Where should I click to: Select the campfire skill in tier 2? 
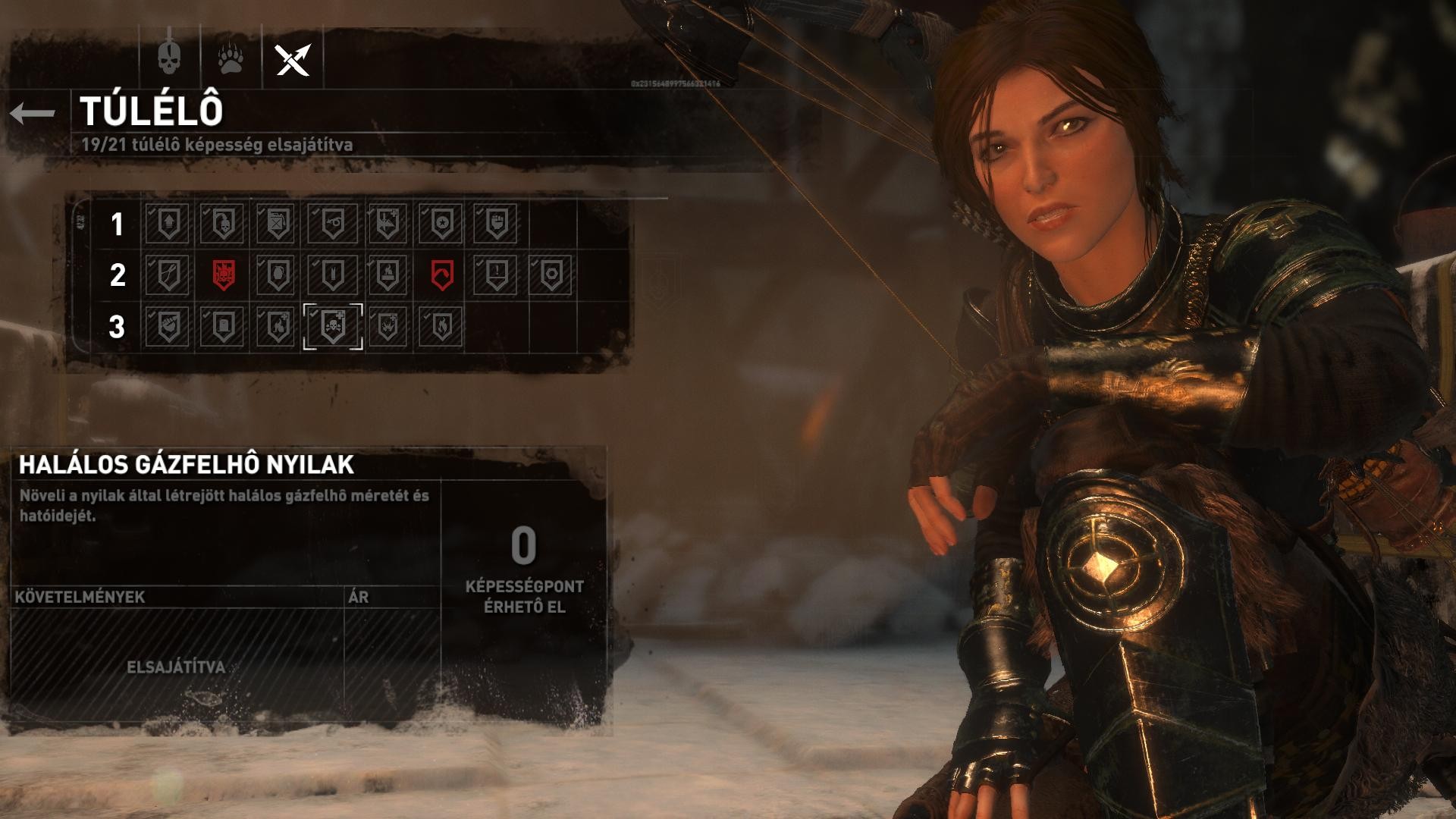[x=387, y=275]
